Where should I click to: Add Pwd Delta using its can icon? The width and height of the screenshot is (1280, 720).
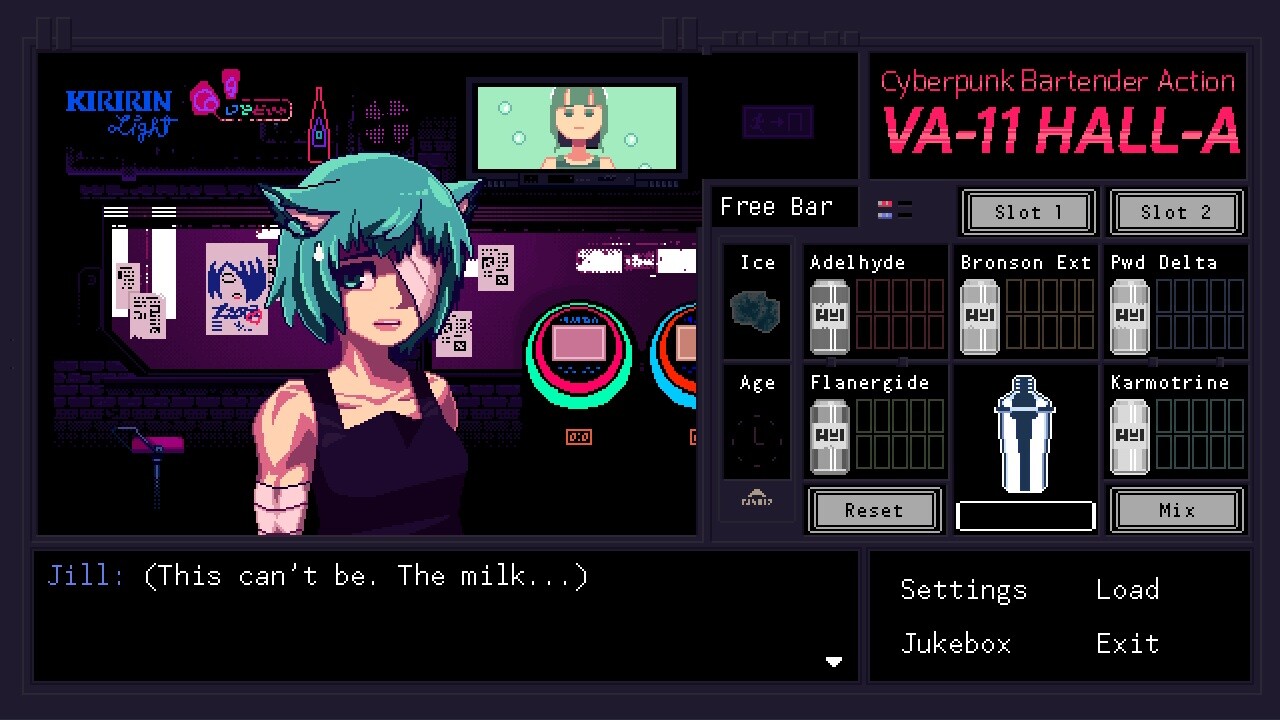(1129, 318)
